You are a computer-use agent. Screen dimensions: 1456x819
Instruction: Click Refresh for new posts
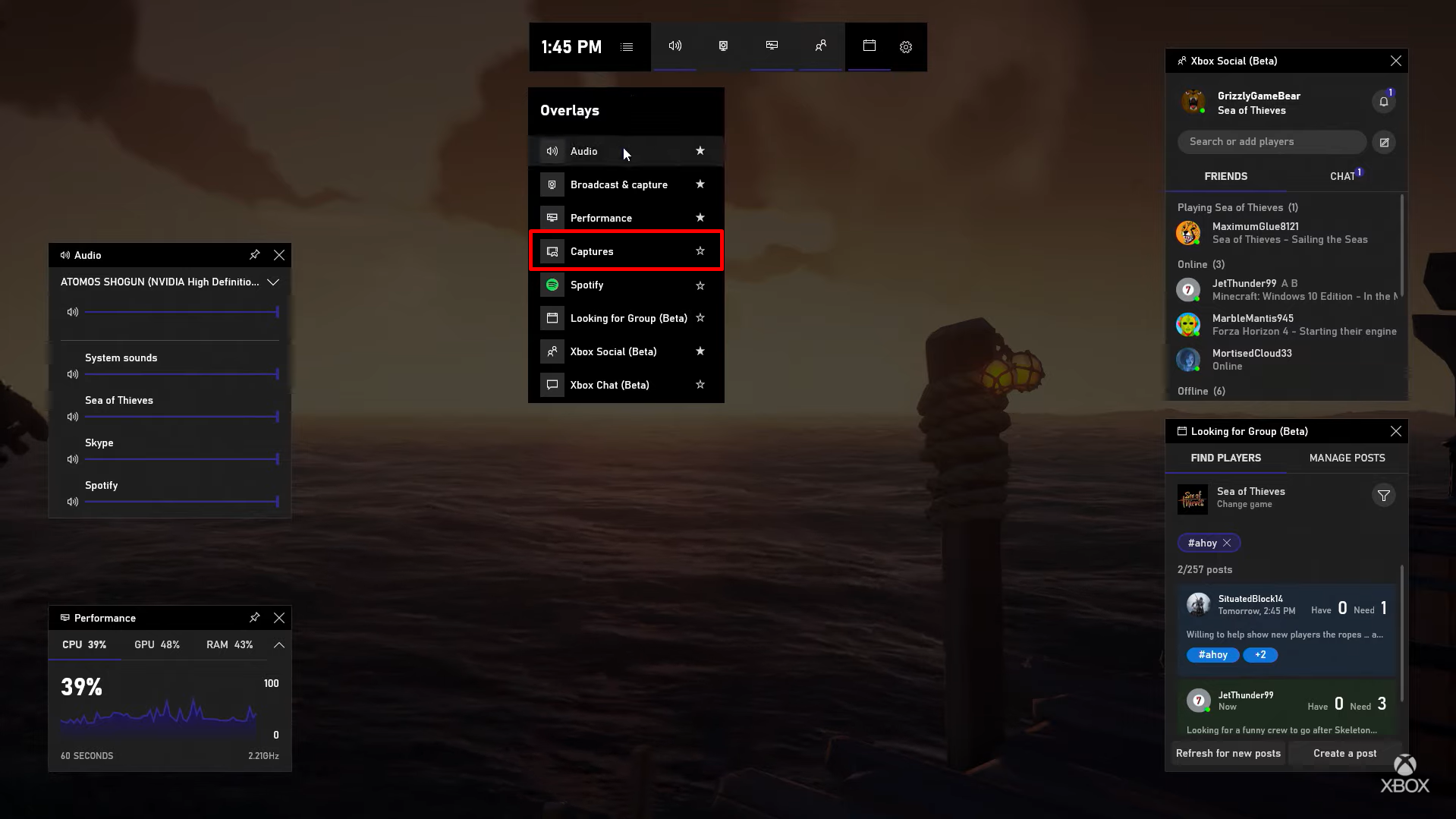pos(1228,753)
